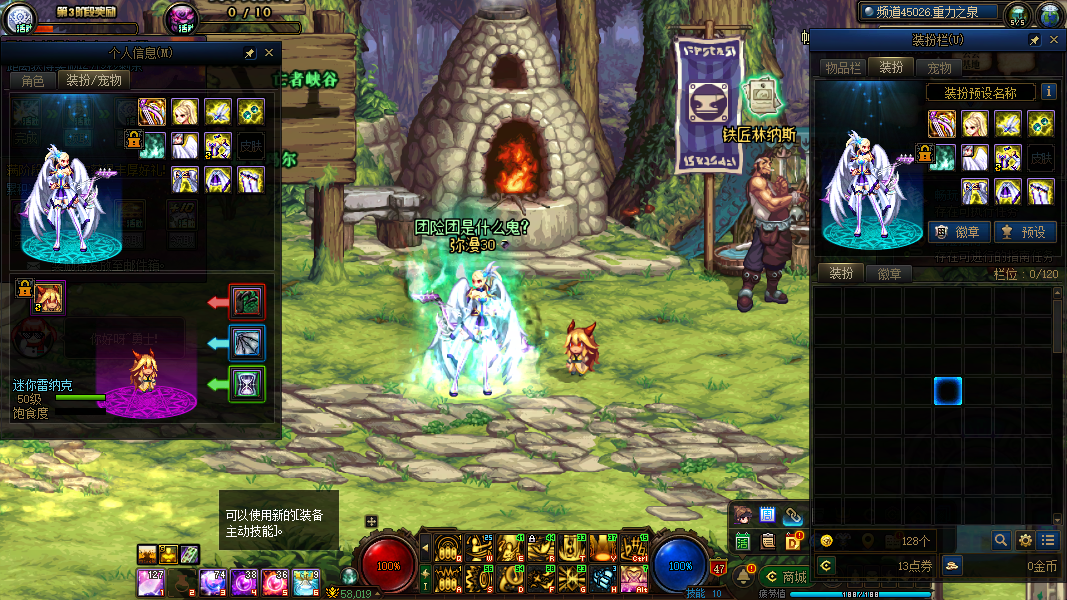Select the blonde hair avatar slot in 装扮栏
This screenshot has height=600, width=1067.
pyautogui.click(x=975, y=123)
